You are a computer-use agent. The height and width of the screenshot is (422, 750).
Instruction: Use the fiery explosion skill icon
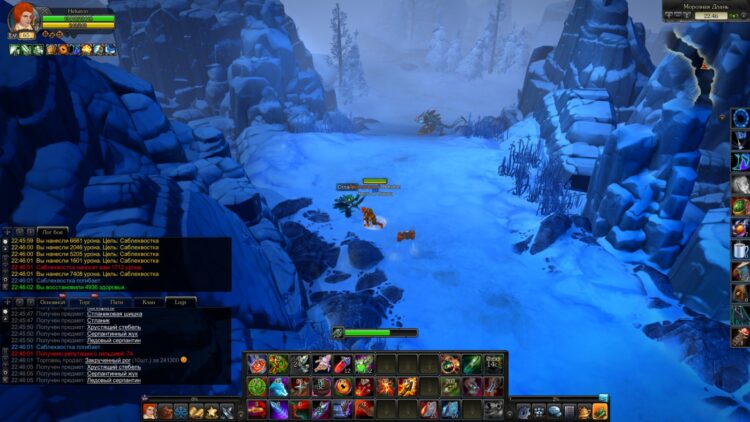[386, 386]
